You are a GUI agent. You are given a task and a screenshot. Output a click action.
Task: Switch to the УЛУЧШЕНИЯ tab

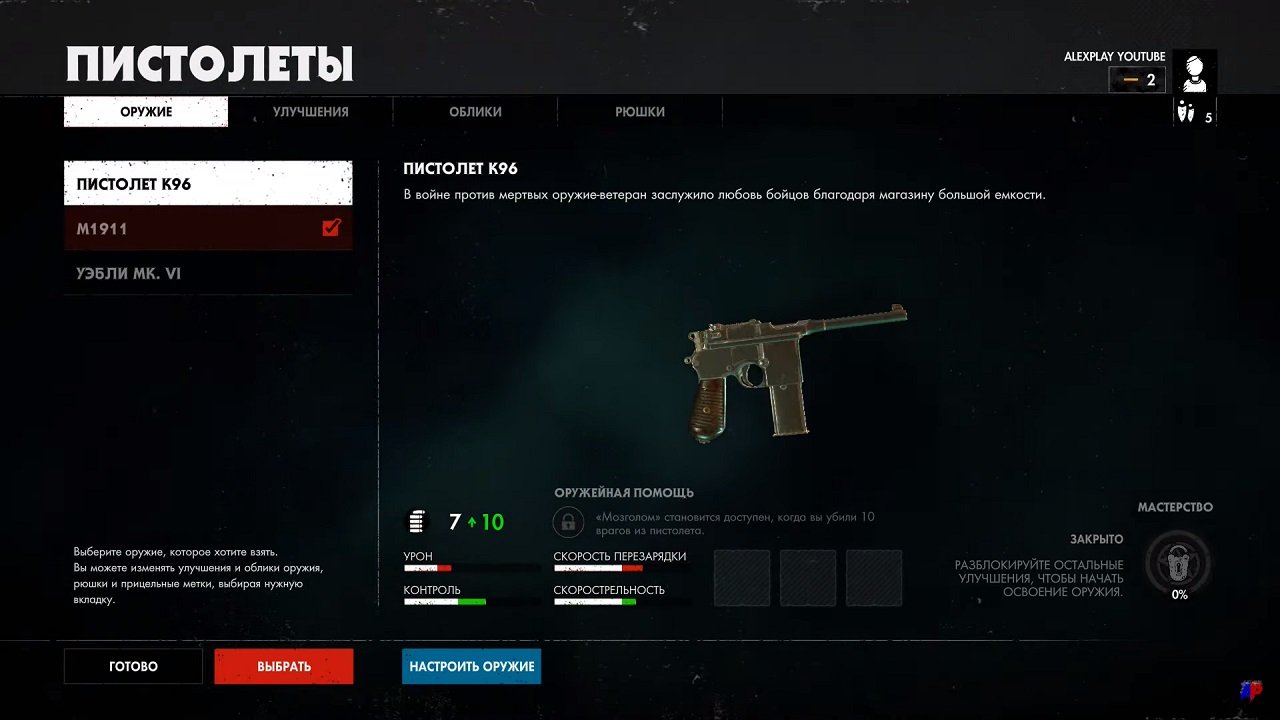click(310, 112)
